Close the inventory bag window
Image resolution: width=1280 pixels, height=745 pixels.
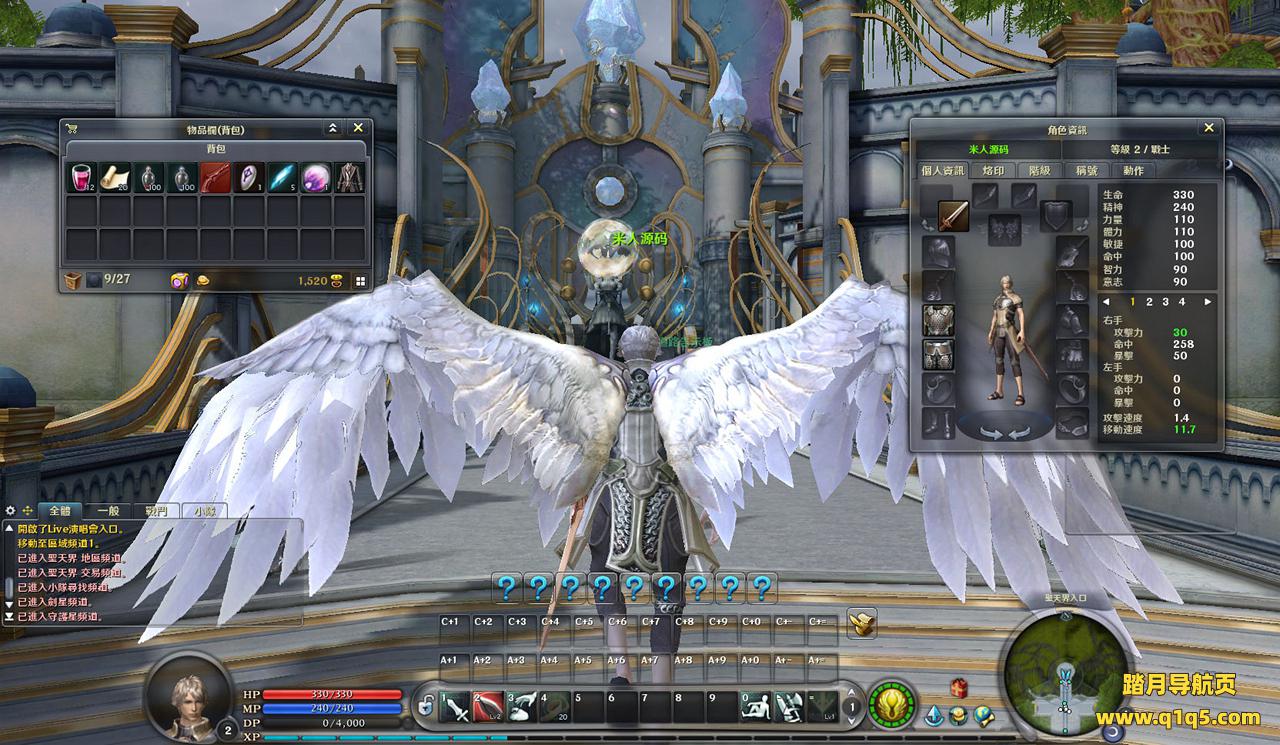point(358,128)
